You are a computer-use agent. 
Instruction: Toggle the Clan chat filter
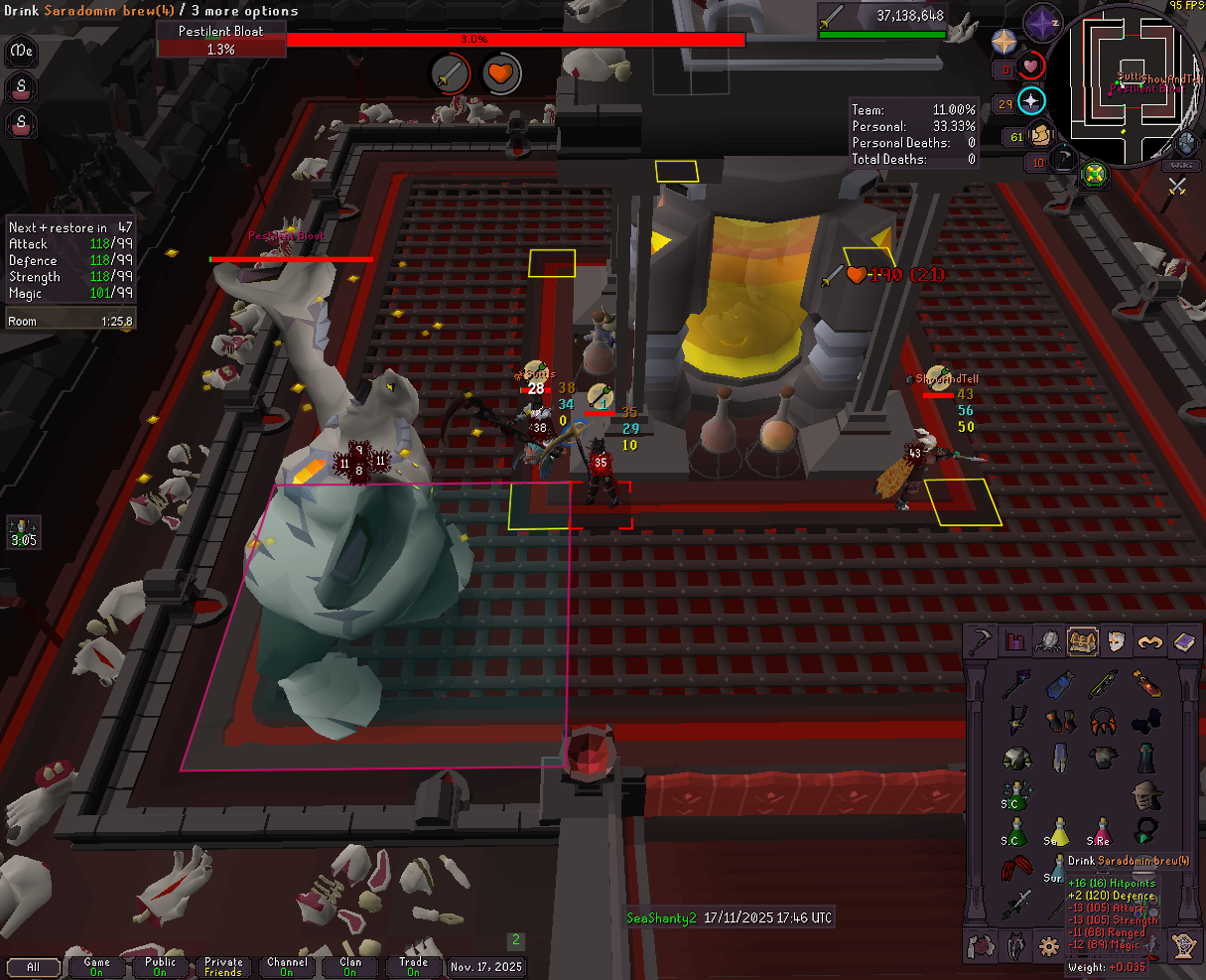[349, 966]
